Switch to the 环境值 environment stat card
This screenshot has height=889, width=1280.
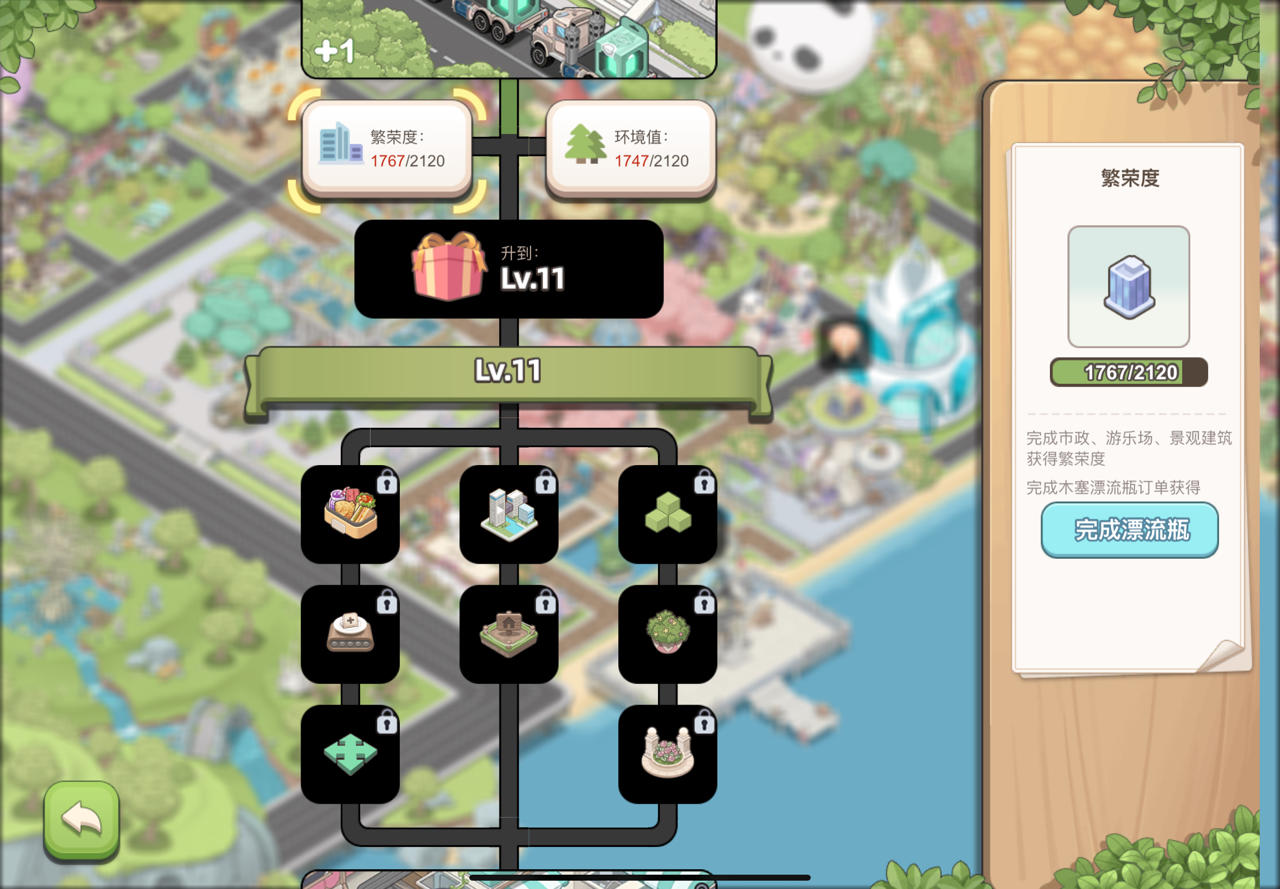(x=631, y=148)
